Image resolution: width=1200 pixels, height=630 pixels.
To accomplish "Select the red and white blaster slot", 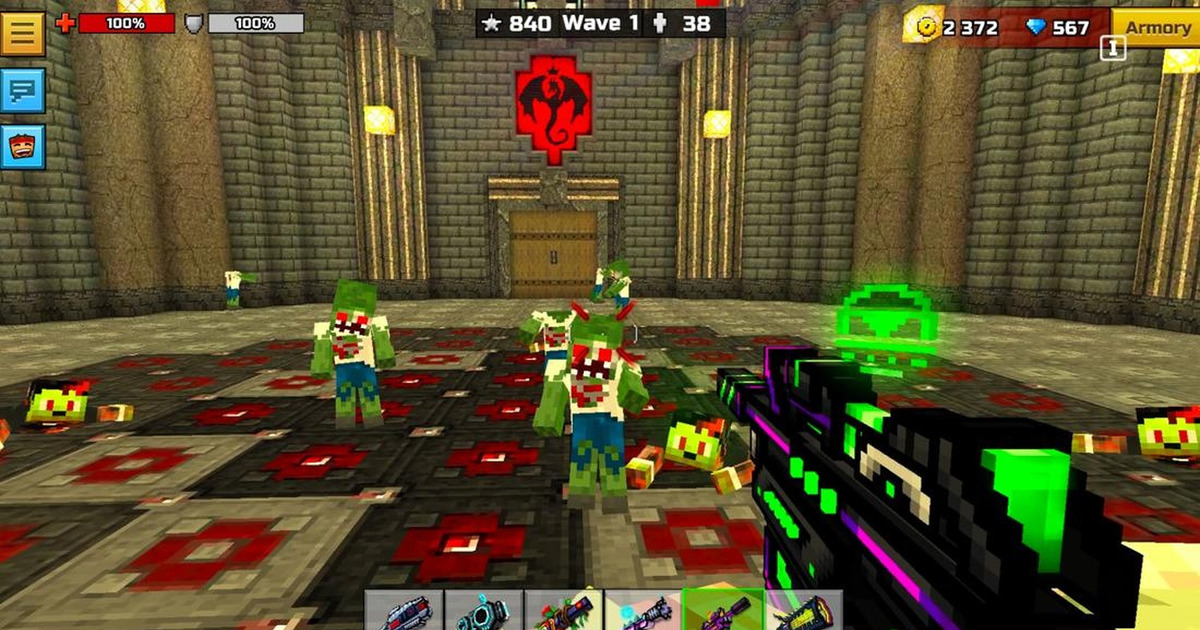I will point(403,612).
